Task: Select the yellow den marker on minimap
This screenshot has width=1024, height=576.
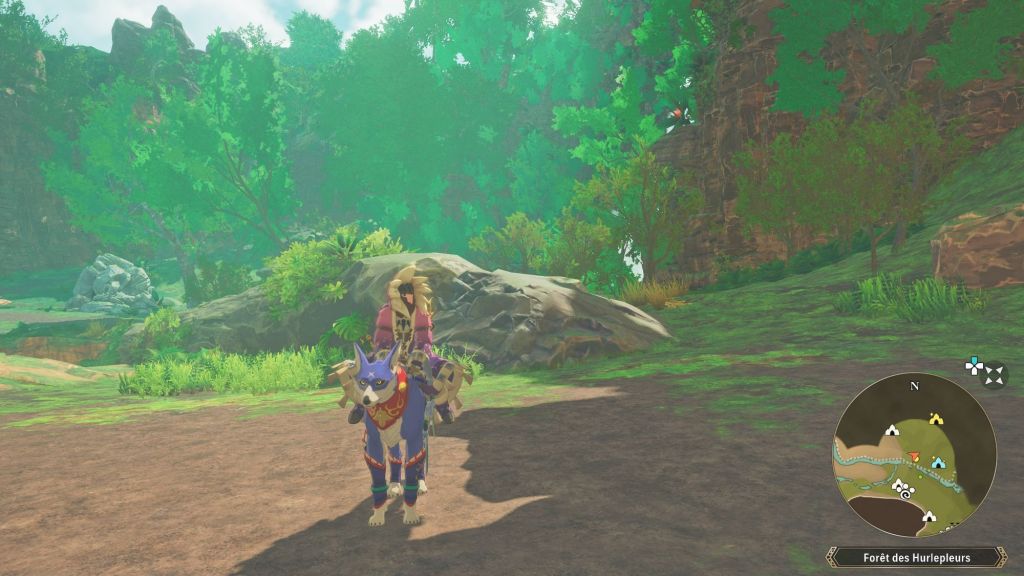Action: click(936, 419)
